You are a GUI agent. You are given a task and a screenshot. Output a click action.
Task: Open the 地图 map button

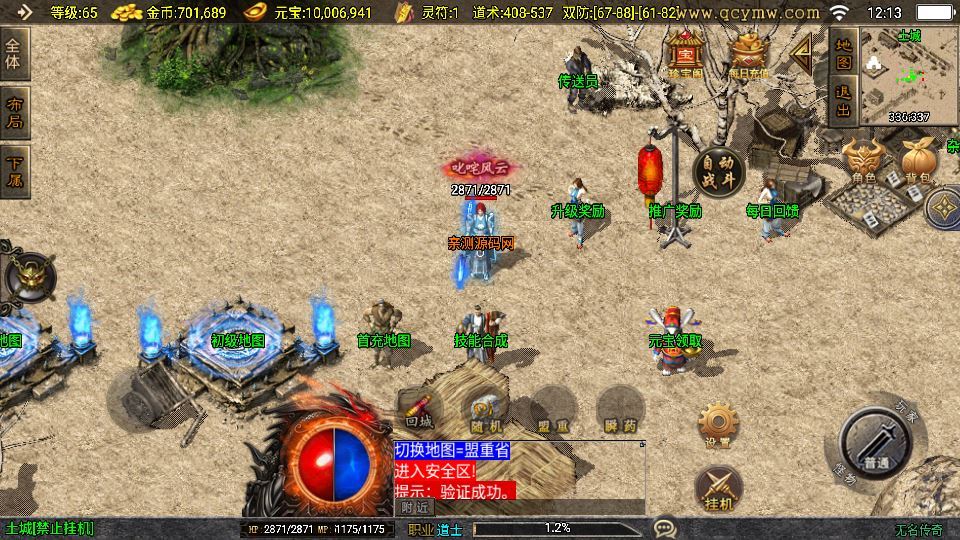843,54
